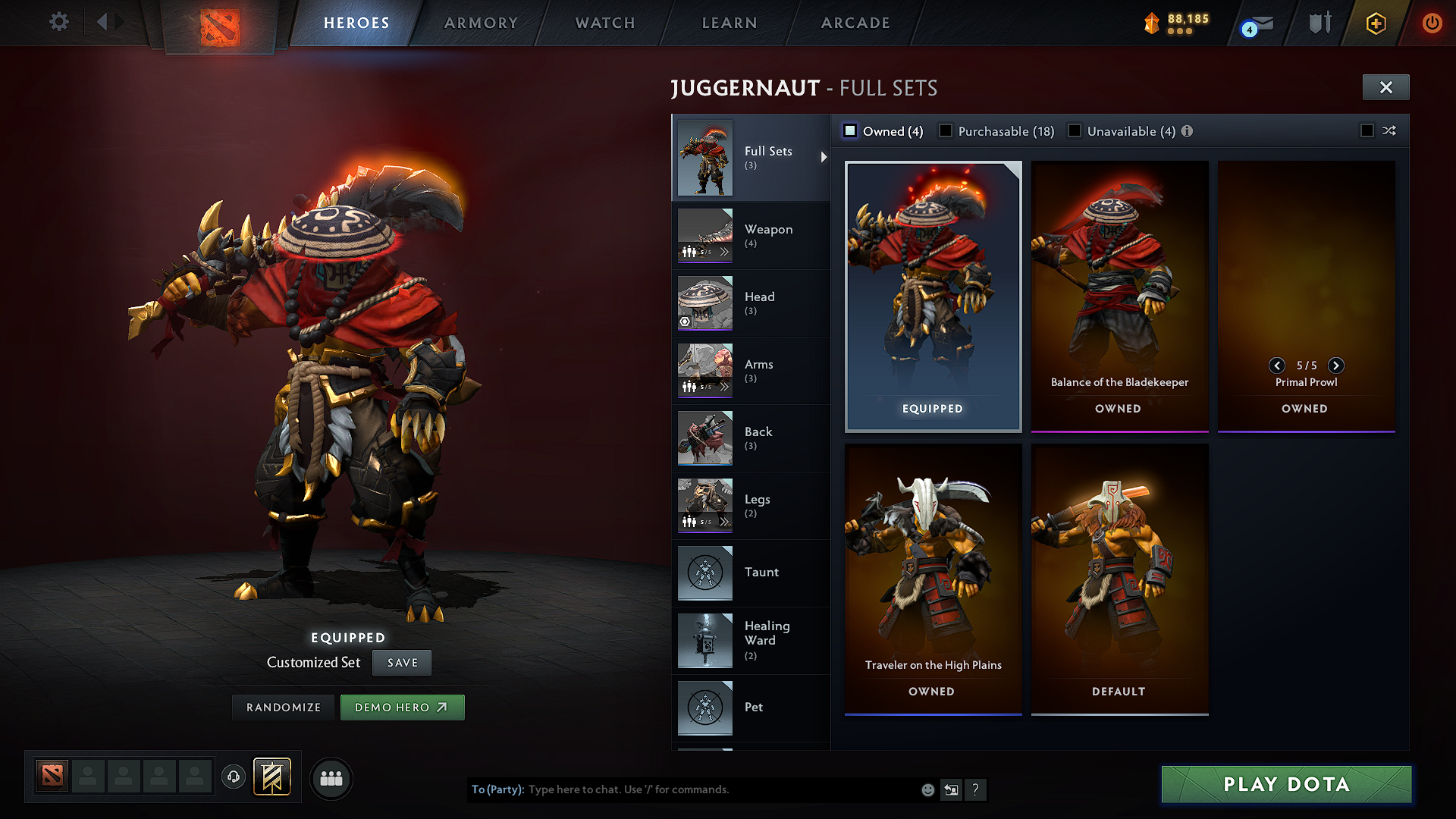Open the Arcade menu
Screen dimensions: 1456x819
coord(855,23)
